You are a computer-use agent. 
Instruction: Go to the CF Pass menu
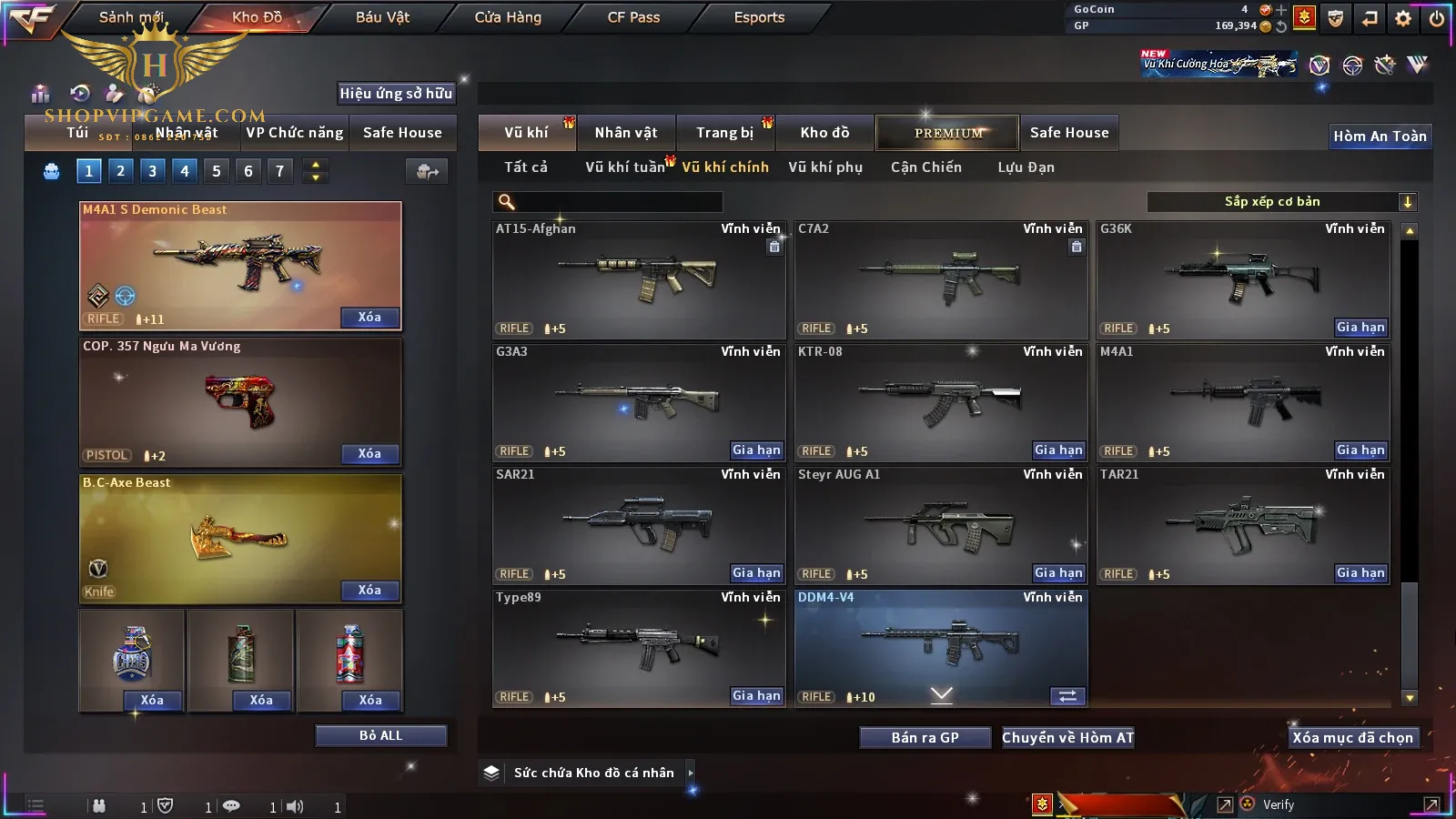tap(633, 17)
